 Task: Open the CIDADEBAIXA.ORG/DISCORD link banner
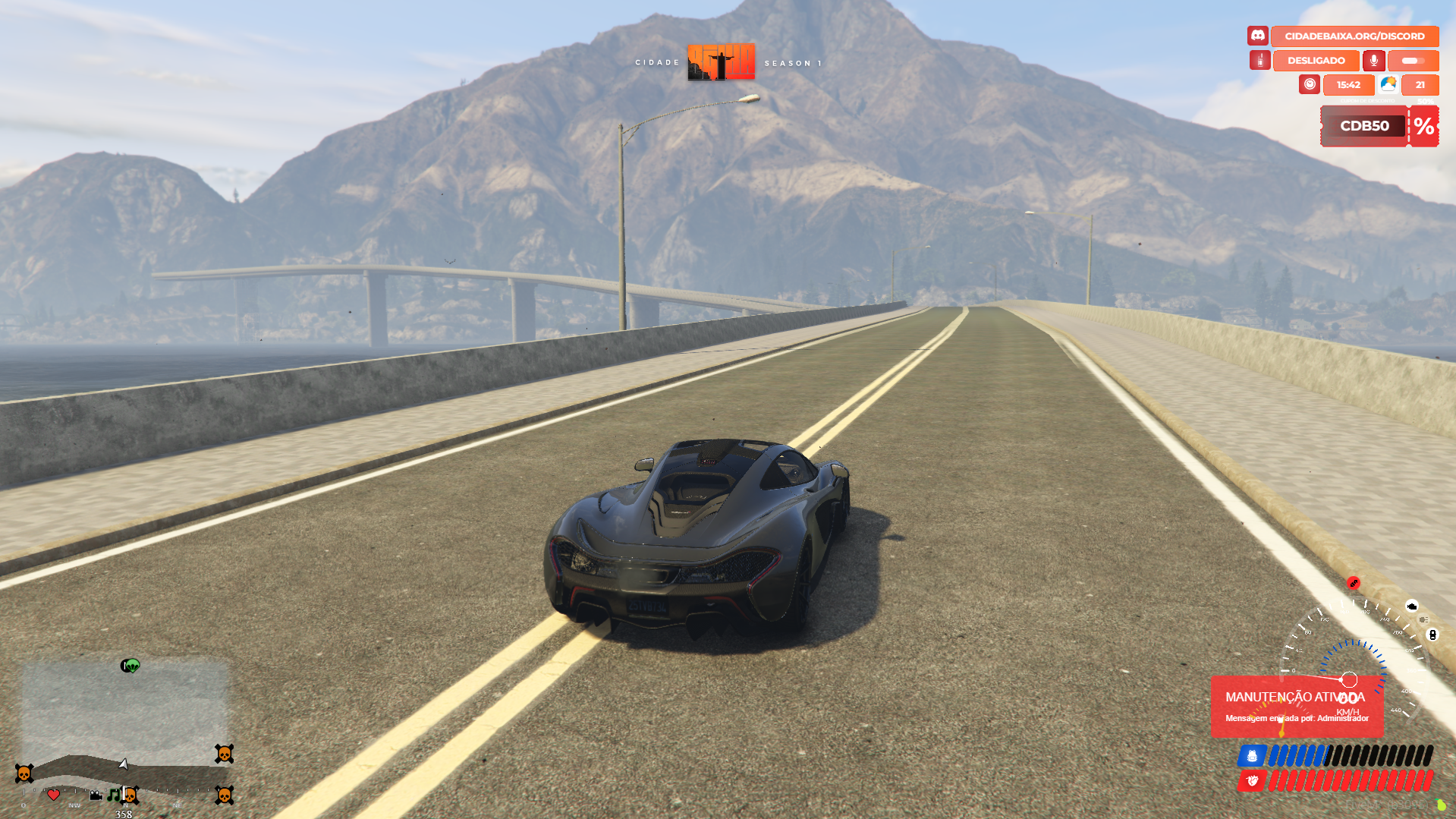tap(1354, 36)
